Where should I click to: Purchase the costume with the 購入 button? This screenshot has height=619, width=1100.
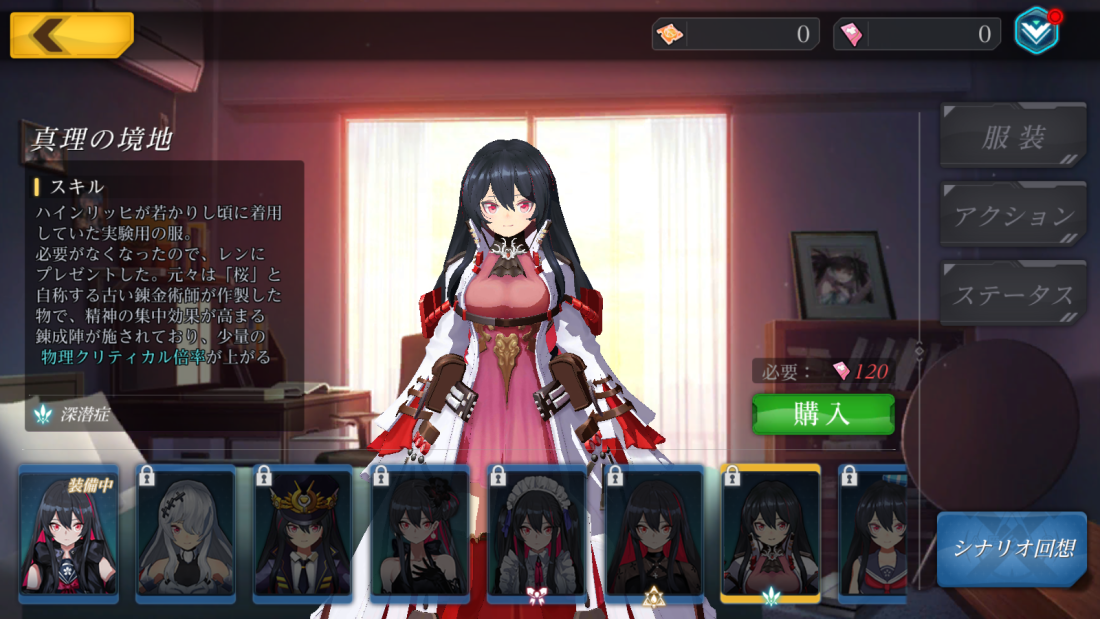[823, 414]
